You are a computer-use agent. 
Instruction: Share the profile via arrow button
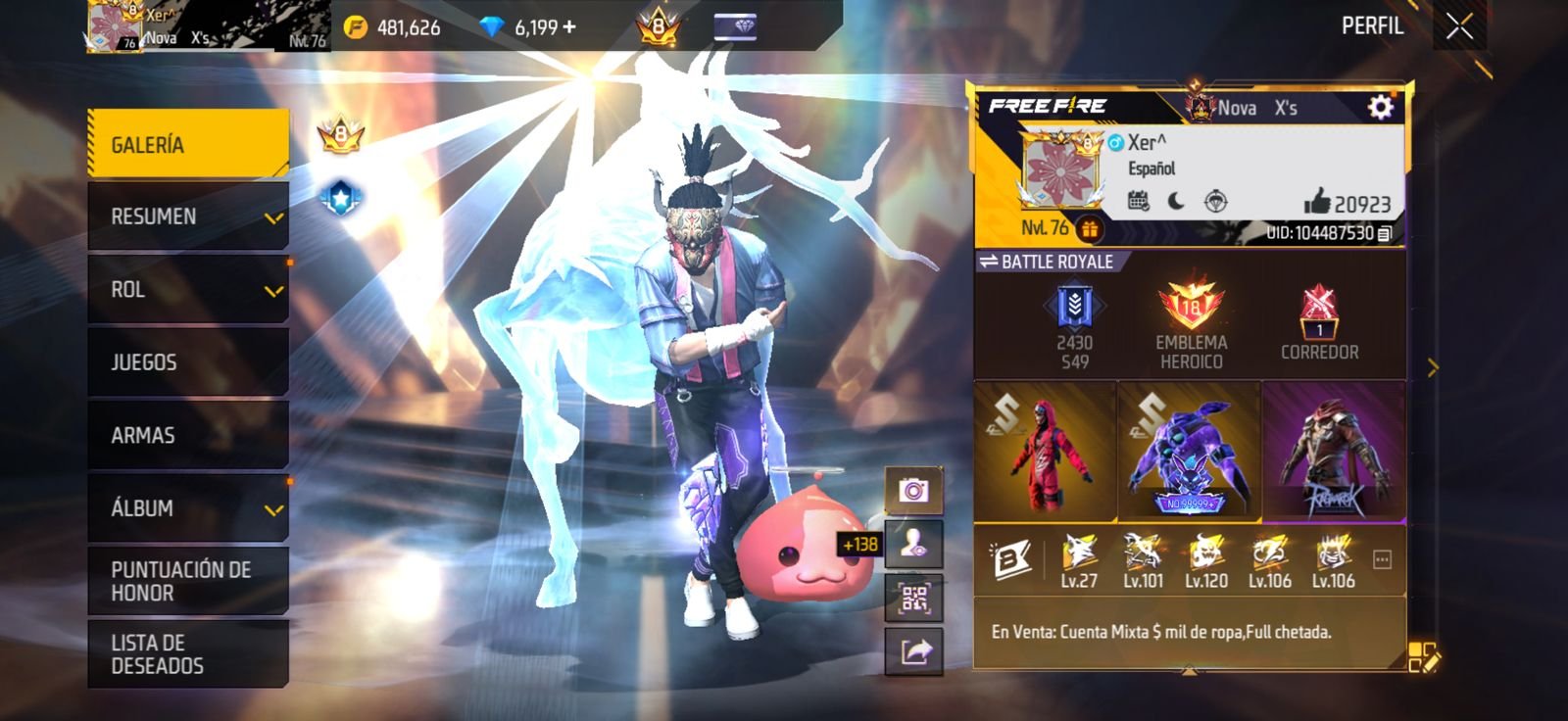tap(913, 651)
